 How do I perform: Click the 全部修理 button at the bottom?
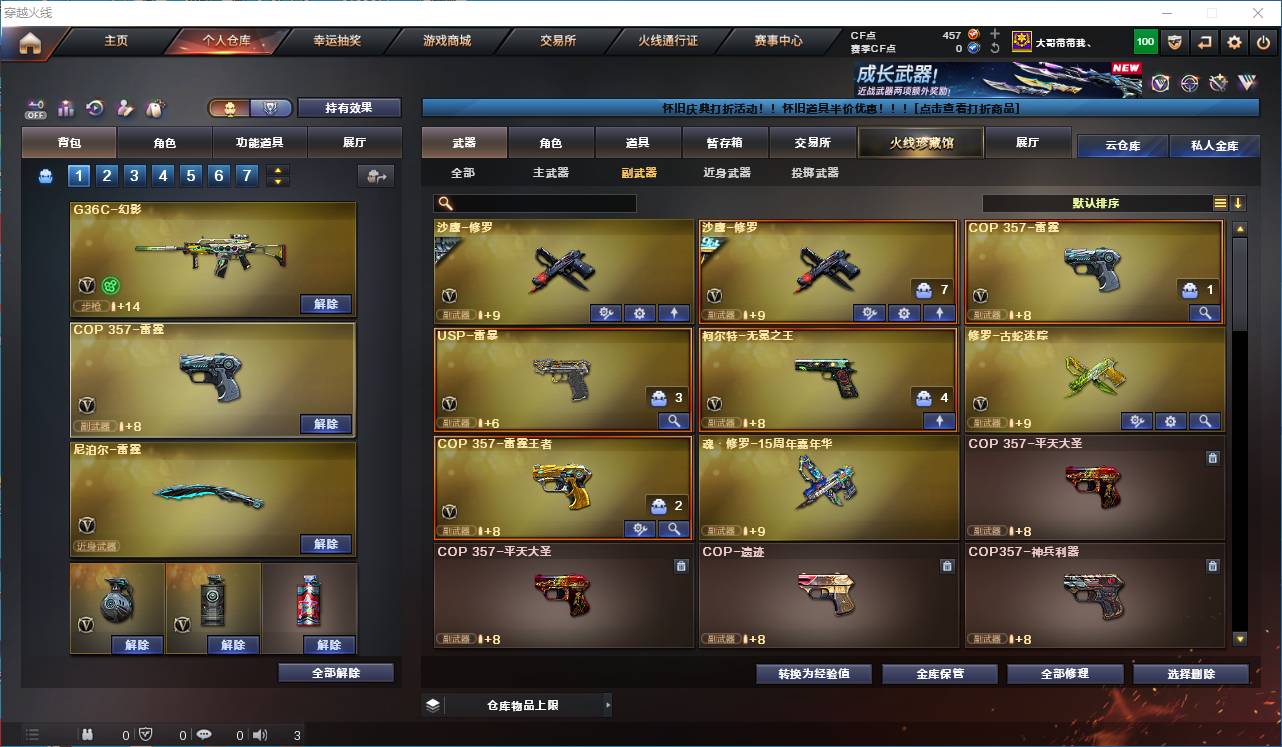click(1065, 673)
